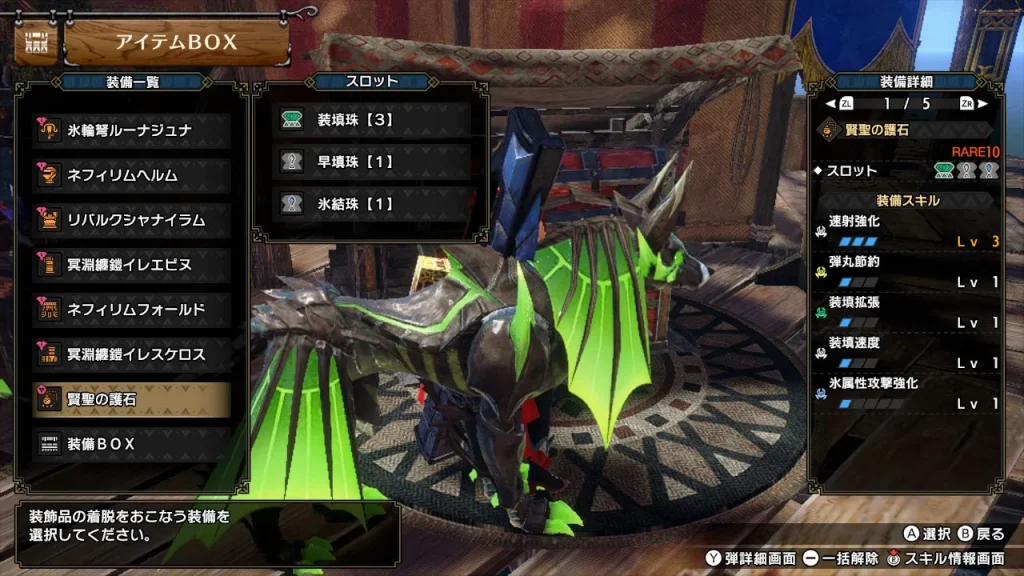Select the 速射強化 skill row
This screenshot has width=1024, height=576.
[x=908, y=231]
